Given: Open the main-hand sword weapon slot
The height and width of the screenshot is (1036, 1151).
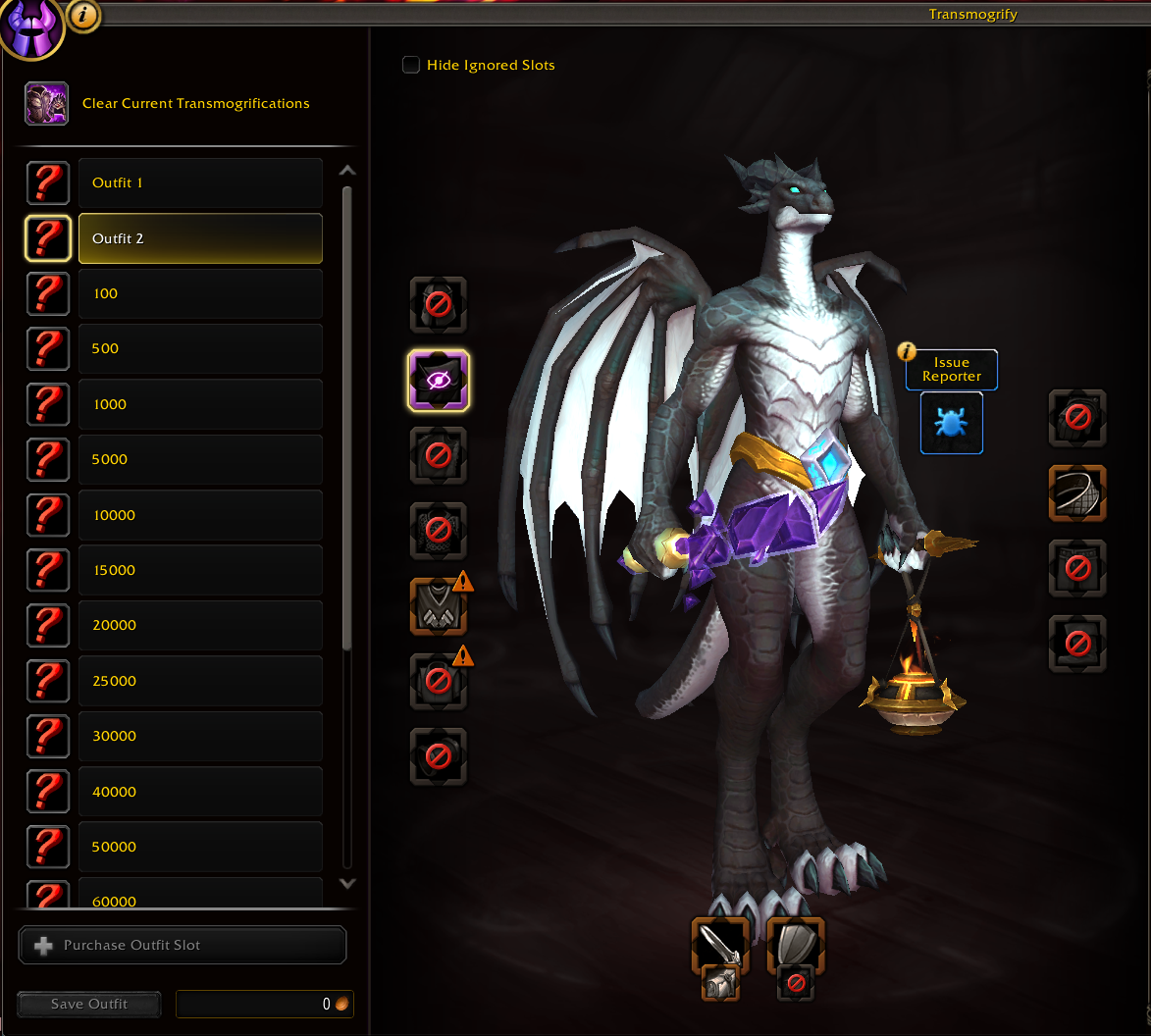Looking at the screenshot, I should pos(720,945).
